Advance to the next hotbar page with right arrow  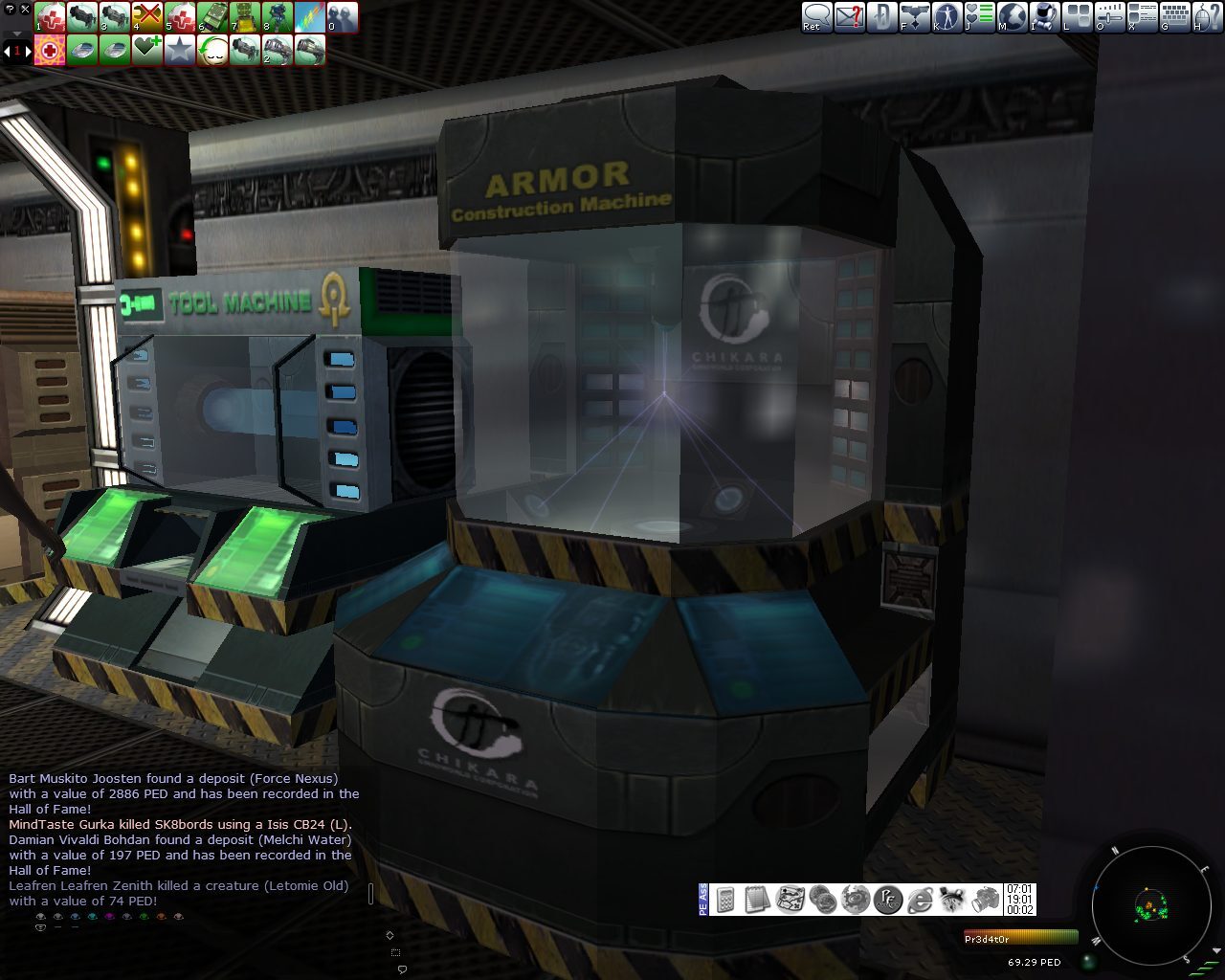coord(29,50)
